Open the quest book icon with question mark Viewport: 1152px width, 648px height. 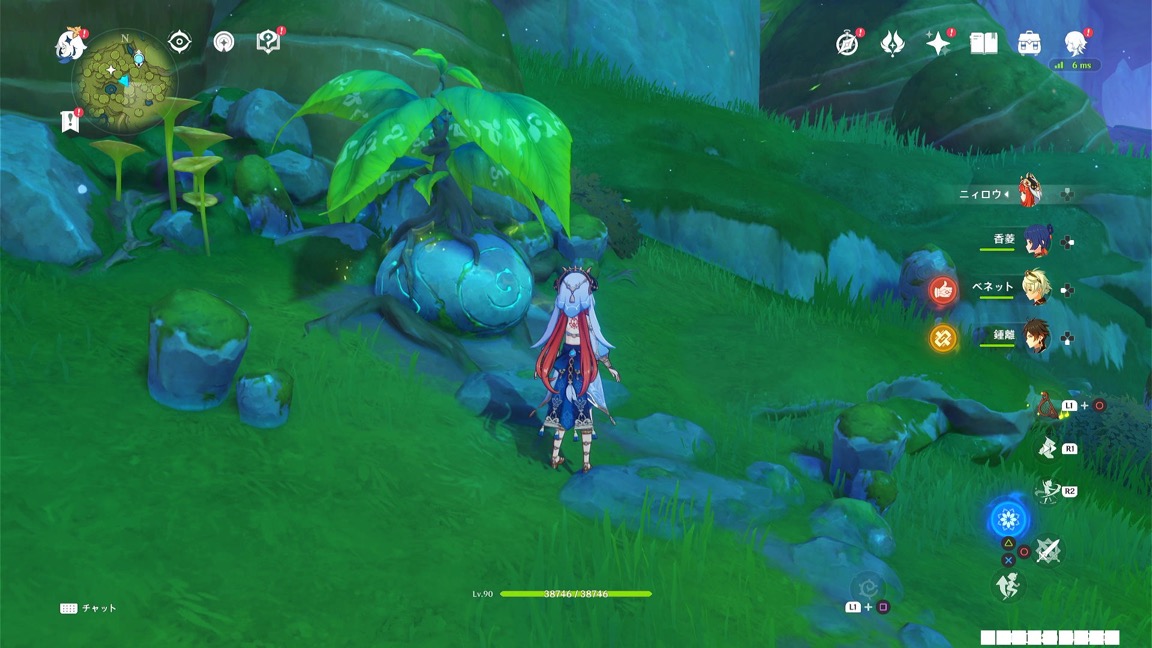pyautogui.click(x=268, y=41)
